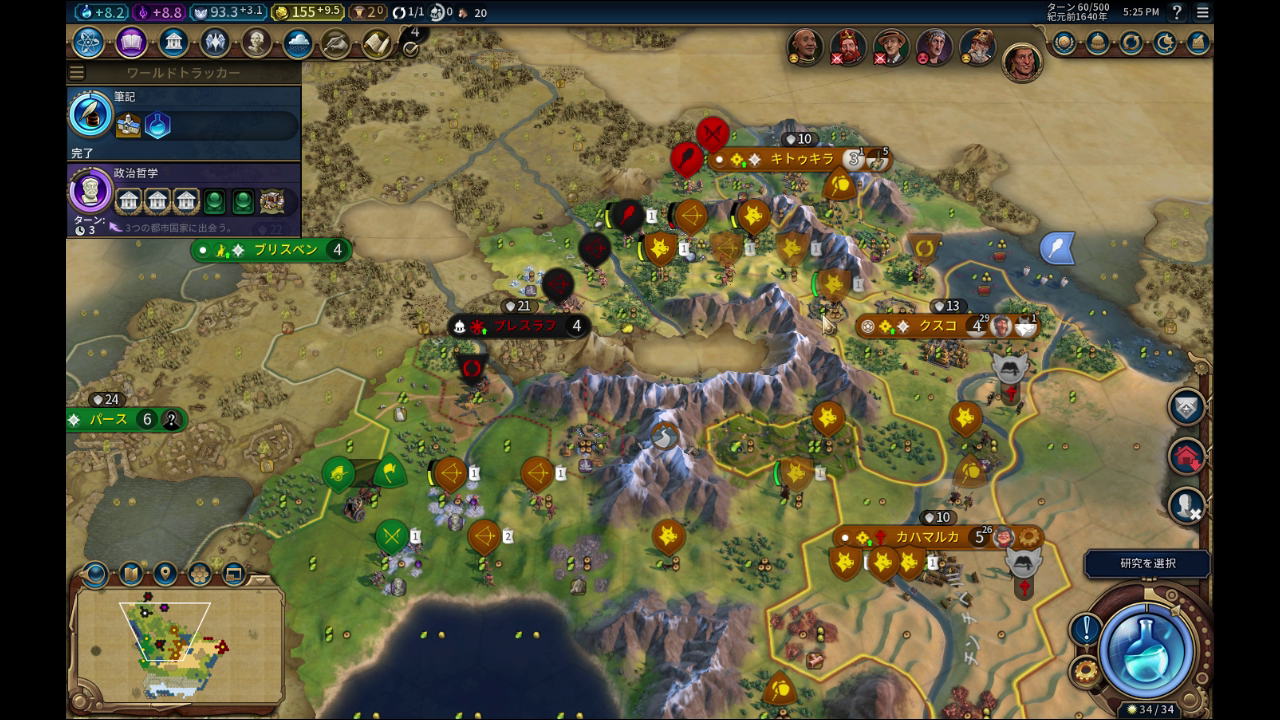Click the large blue flask end-turn button

tap(1146, 650)
